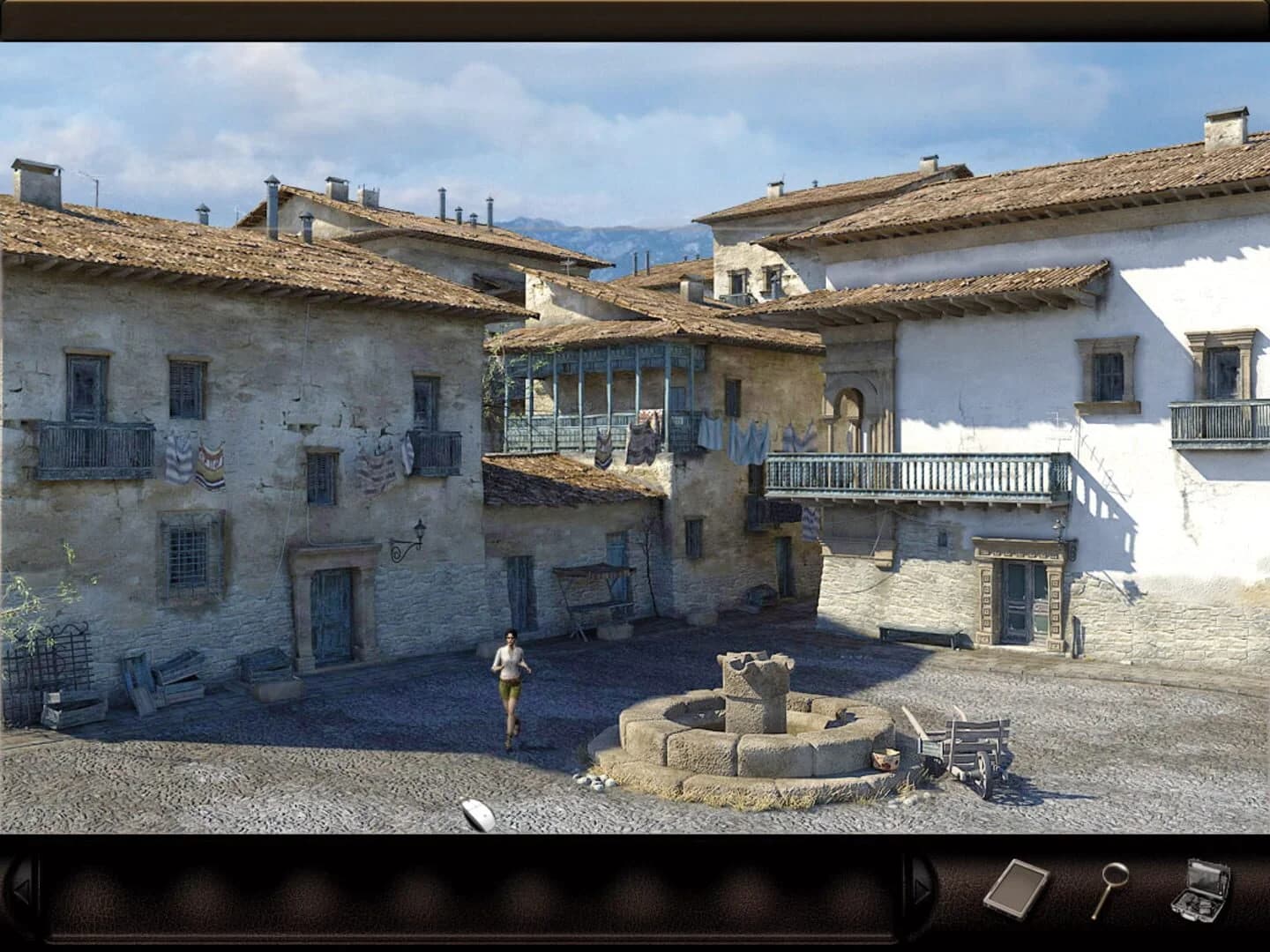Examine the long blue balcony railing
This screenshot has height=952, width=1270.
(x=908, y=476)
